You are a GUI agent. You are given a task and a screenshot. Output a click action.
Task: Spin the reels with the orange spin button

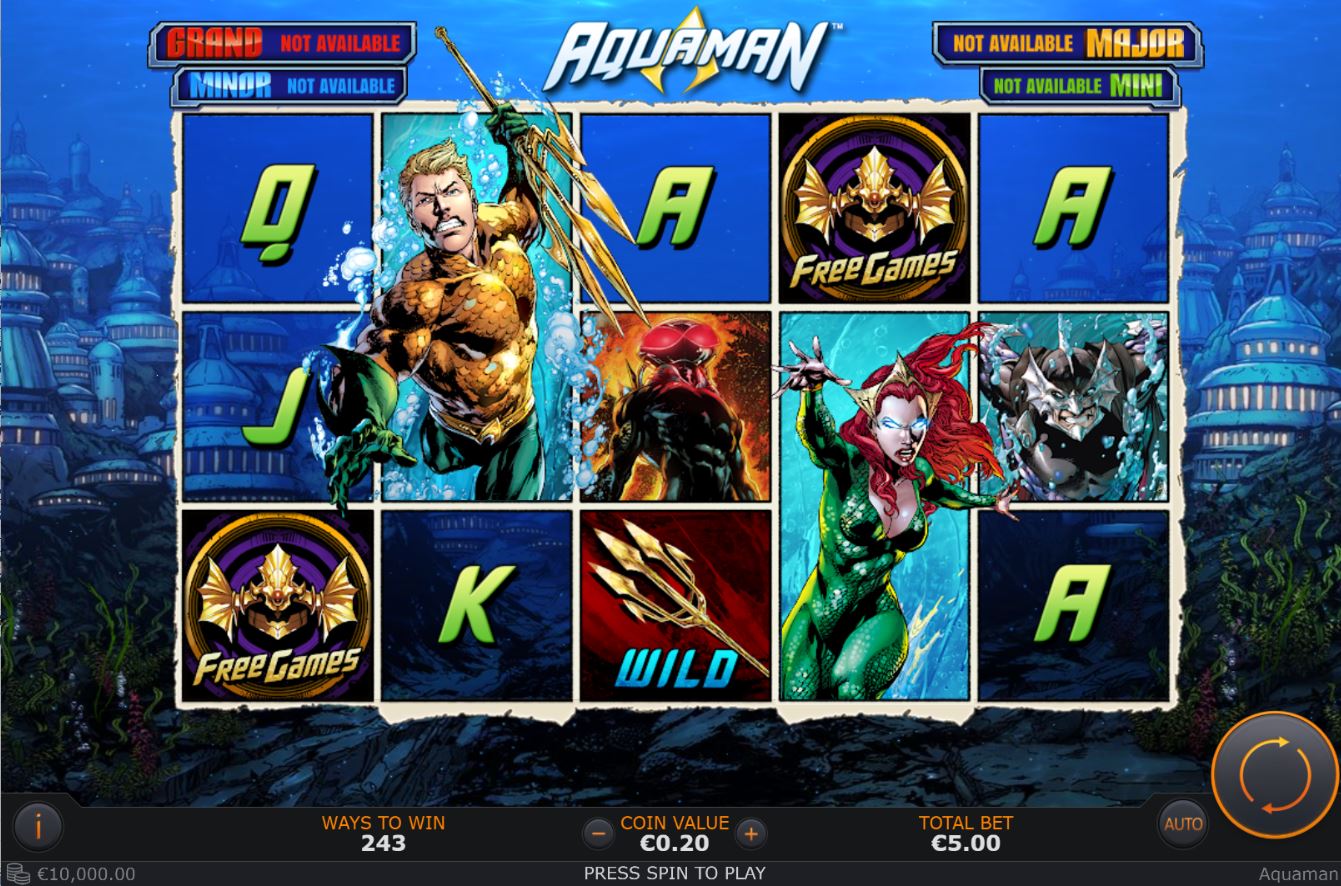pyautogui.click(x=1274, y=773)
